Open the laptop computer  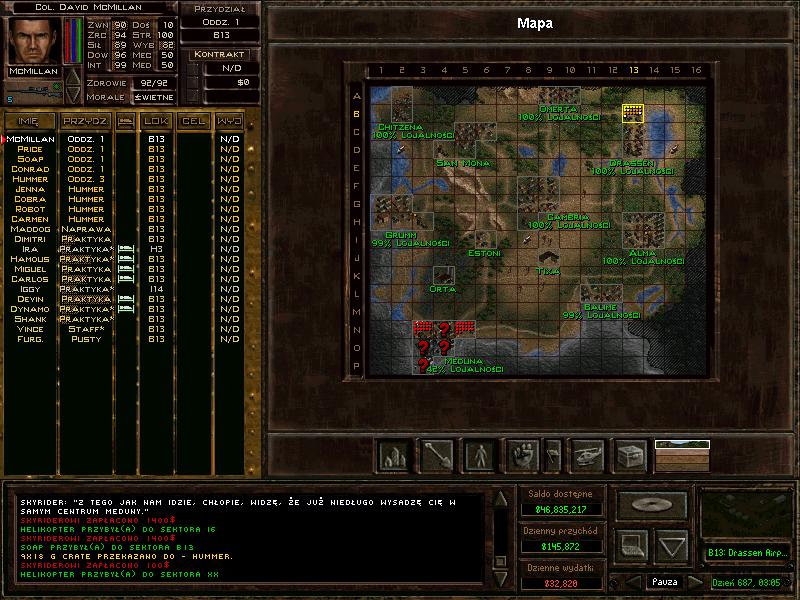pyautogui.click(x=632, y=545)
